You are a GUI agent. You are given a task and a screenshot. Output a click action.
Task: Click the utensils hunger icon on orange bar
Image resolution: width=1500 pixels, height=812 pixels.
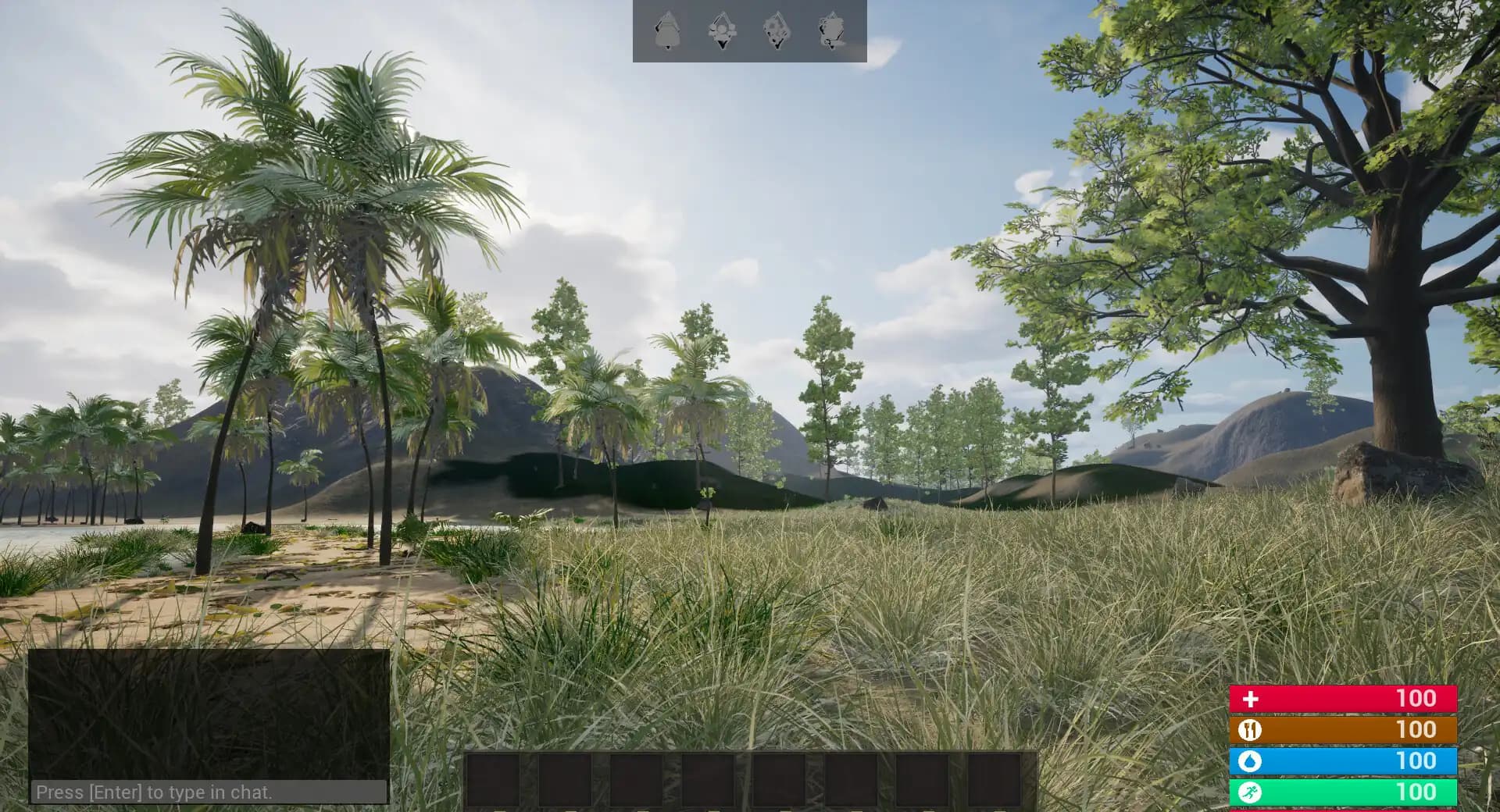coord(1251,729)
